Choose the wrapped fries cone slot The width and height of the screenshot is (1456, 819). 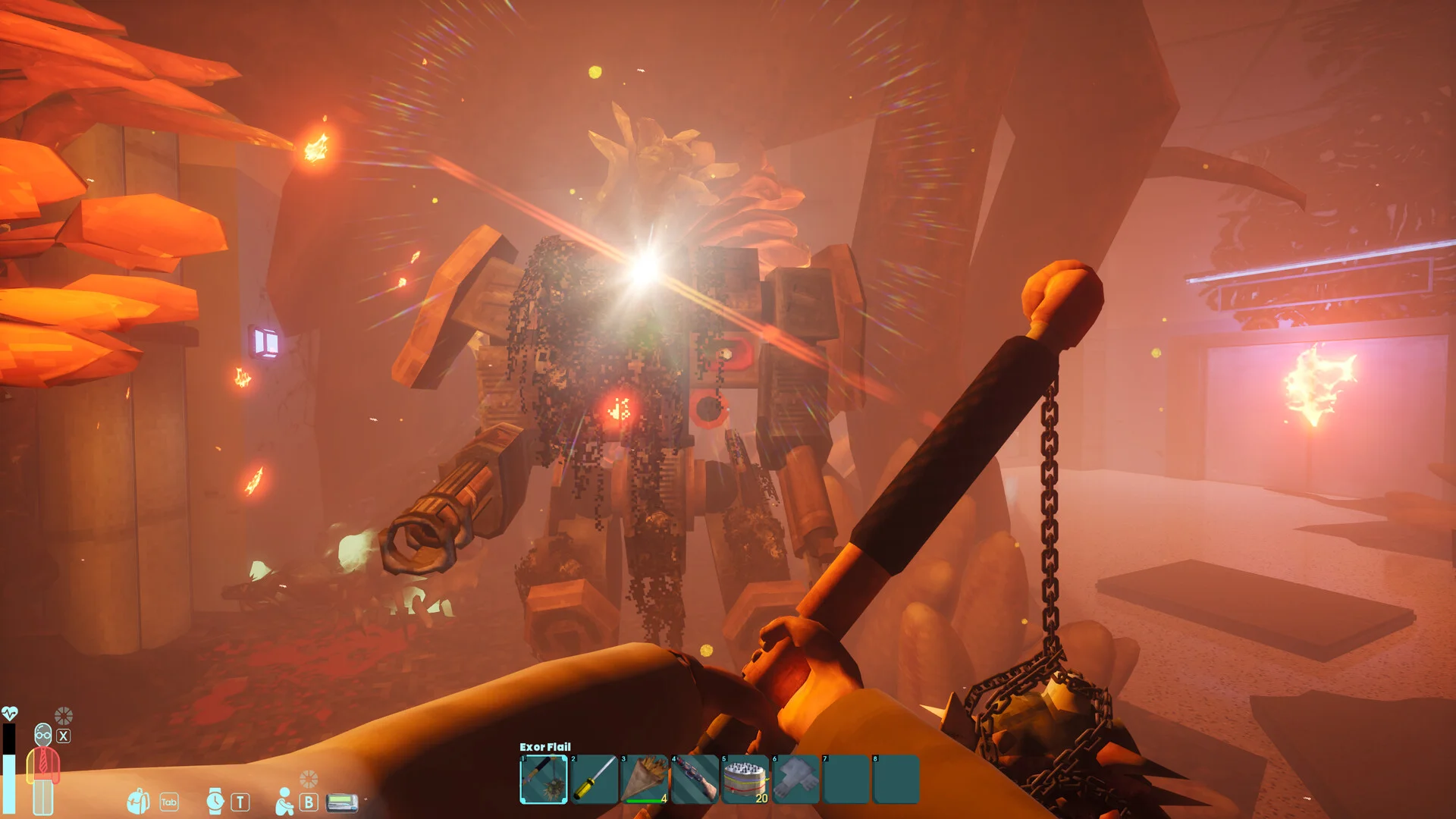[645, 779]
